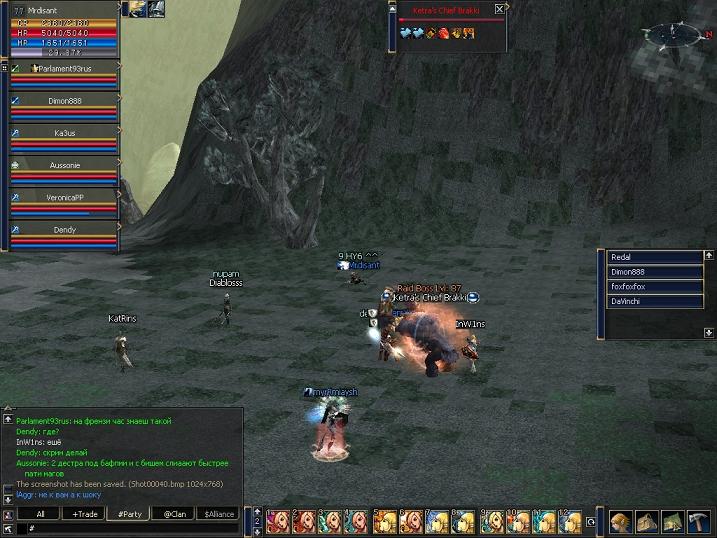Choose Redal in the right-side name list
This screenshot has width=717, height=538.
(x=655, y=257)
